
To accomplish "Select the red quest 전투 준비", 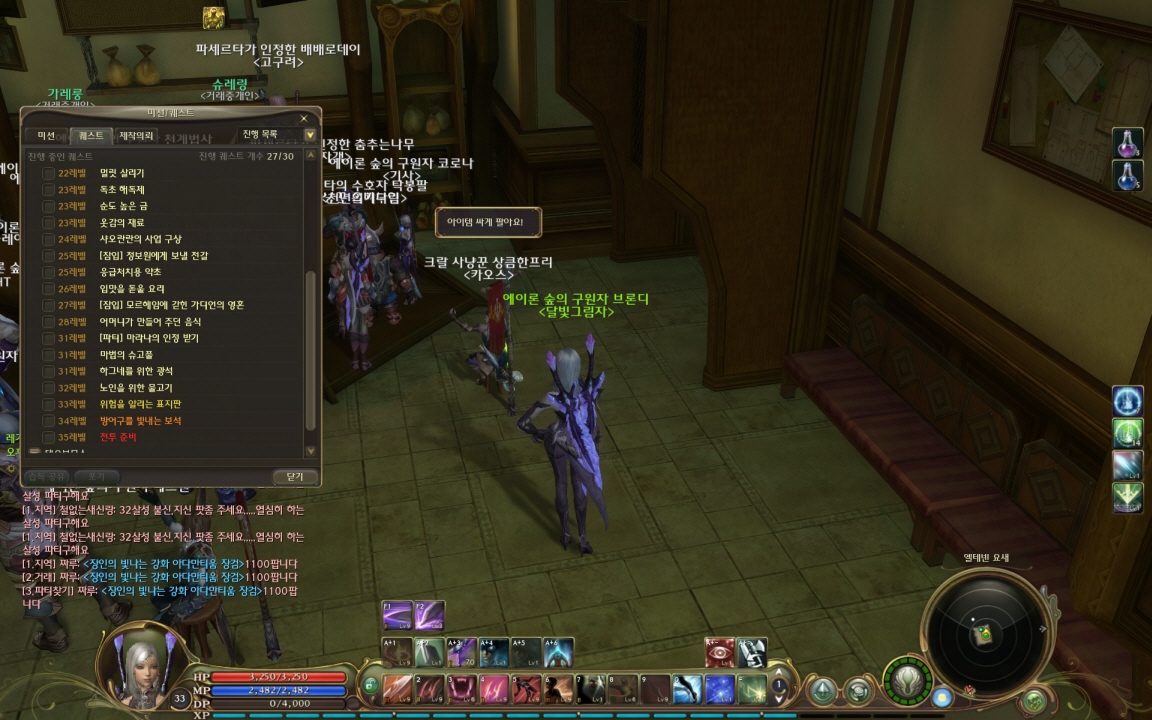I will coord(118,437).
